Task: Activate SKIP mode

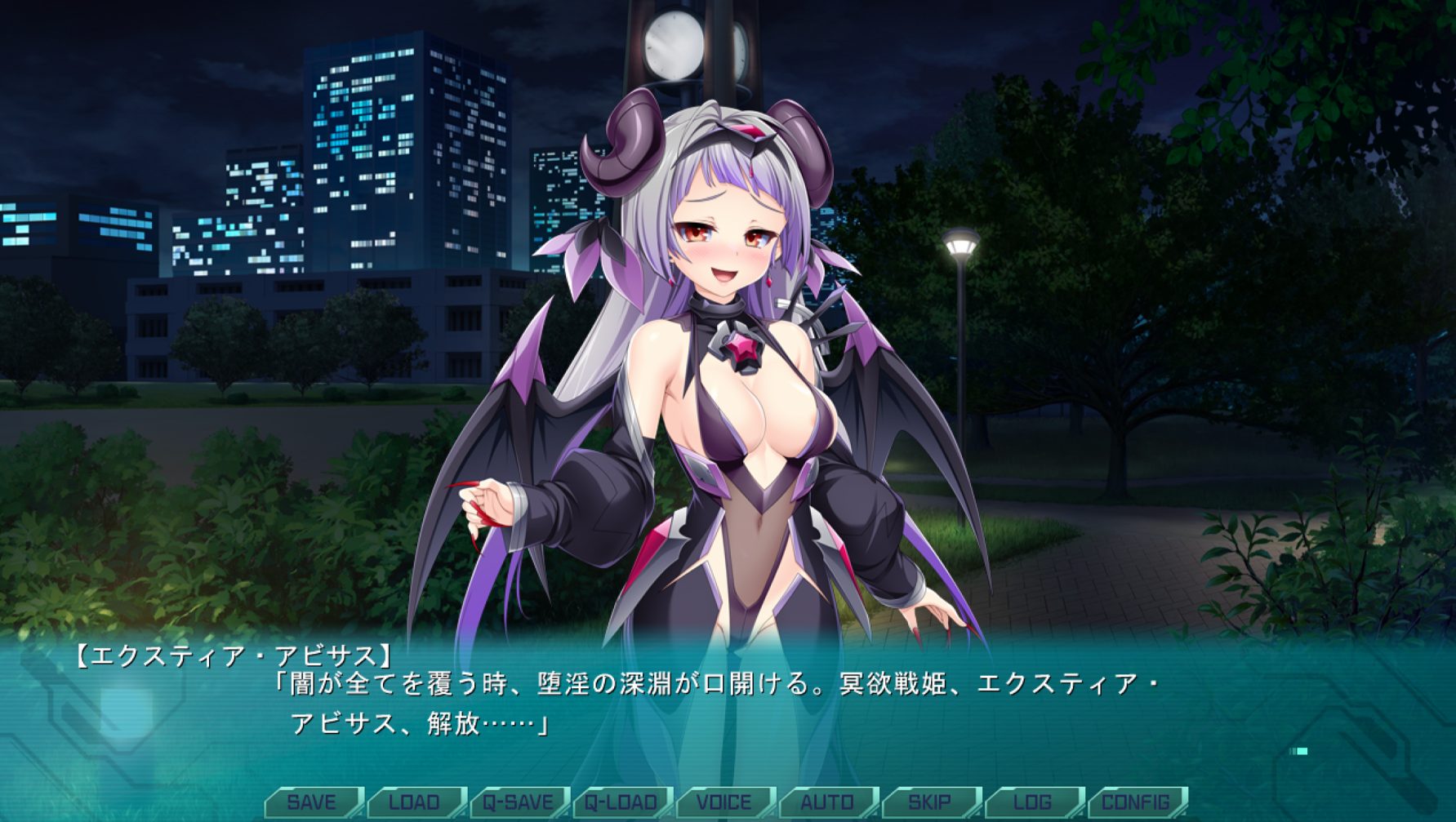Action: point(930,802)
